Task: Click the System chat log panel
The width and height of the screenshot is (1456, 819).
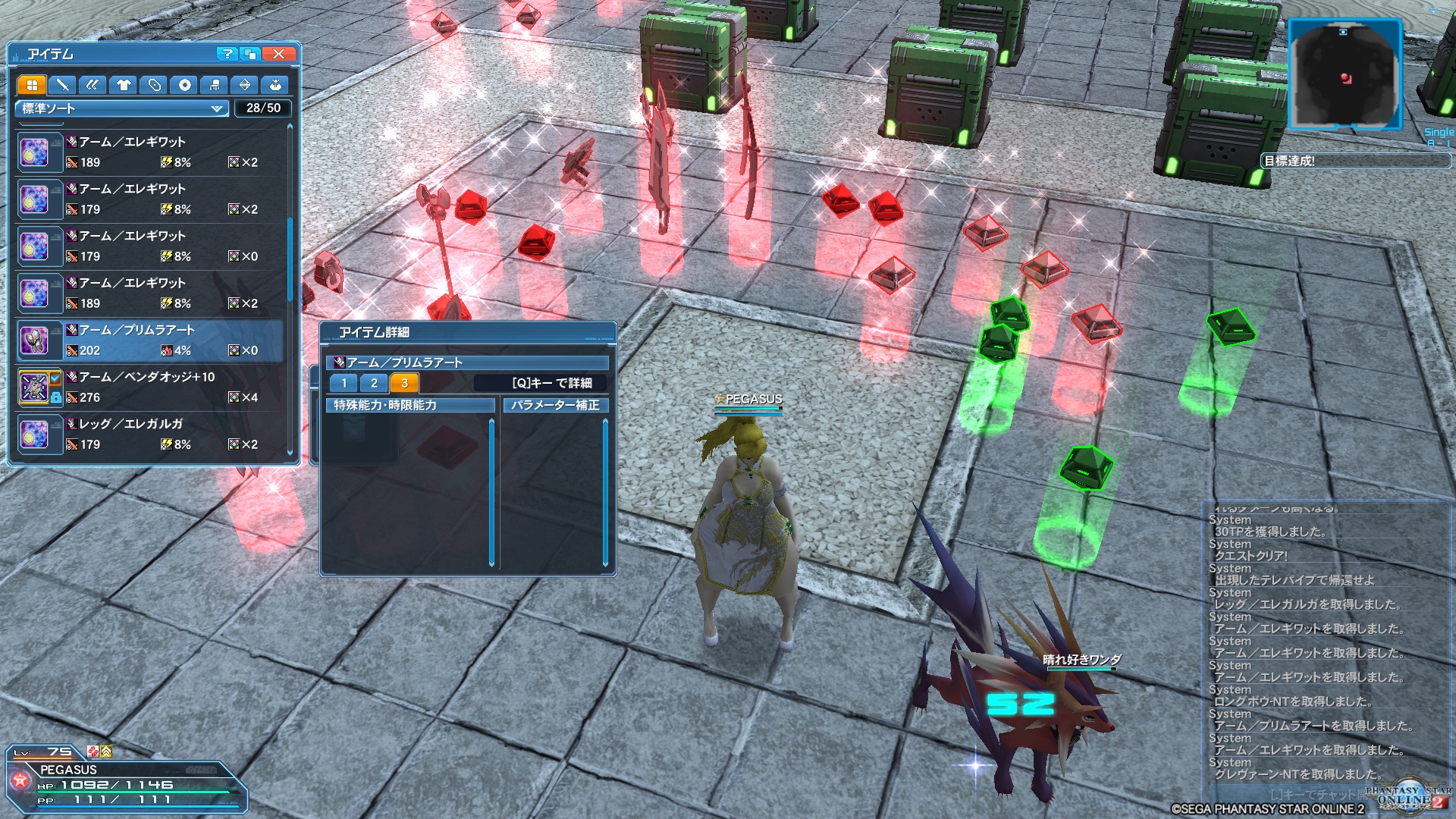Action: 1327,645
